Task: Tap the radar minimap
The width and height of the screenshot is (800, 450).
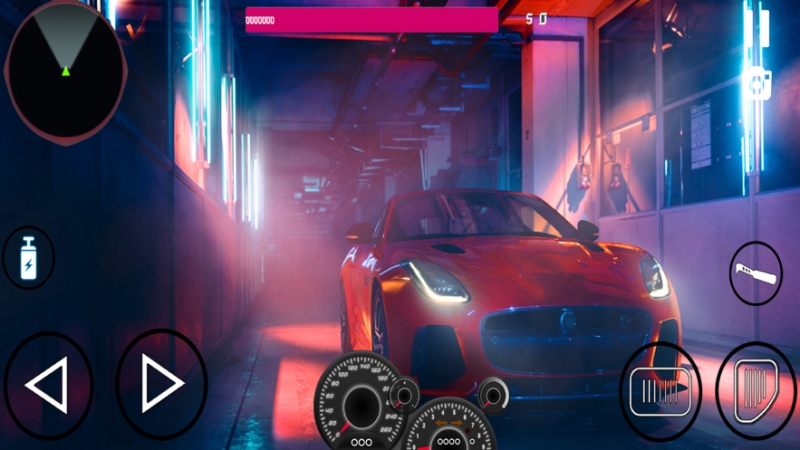Action: tap(66, 69)
